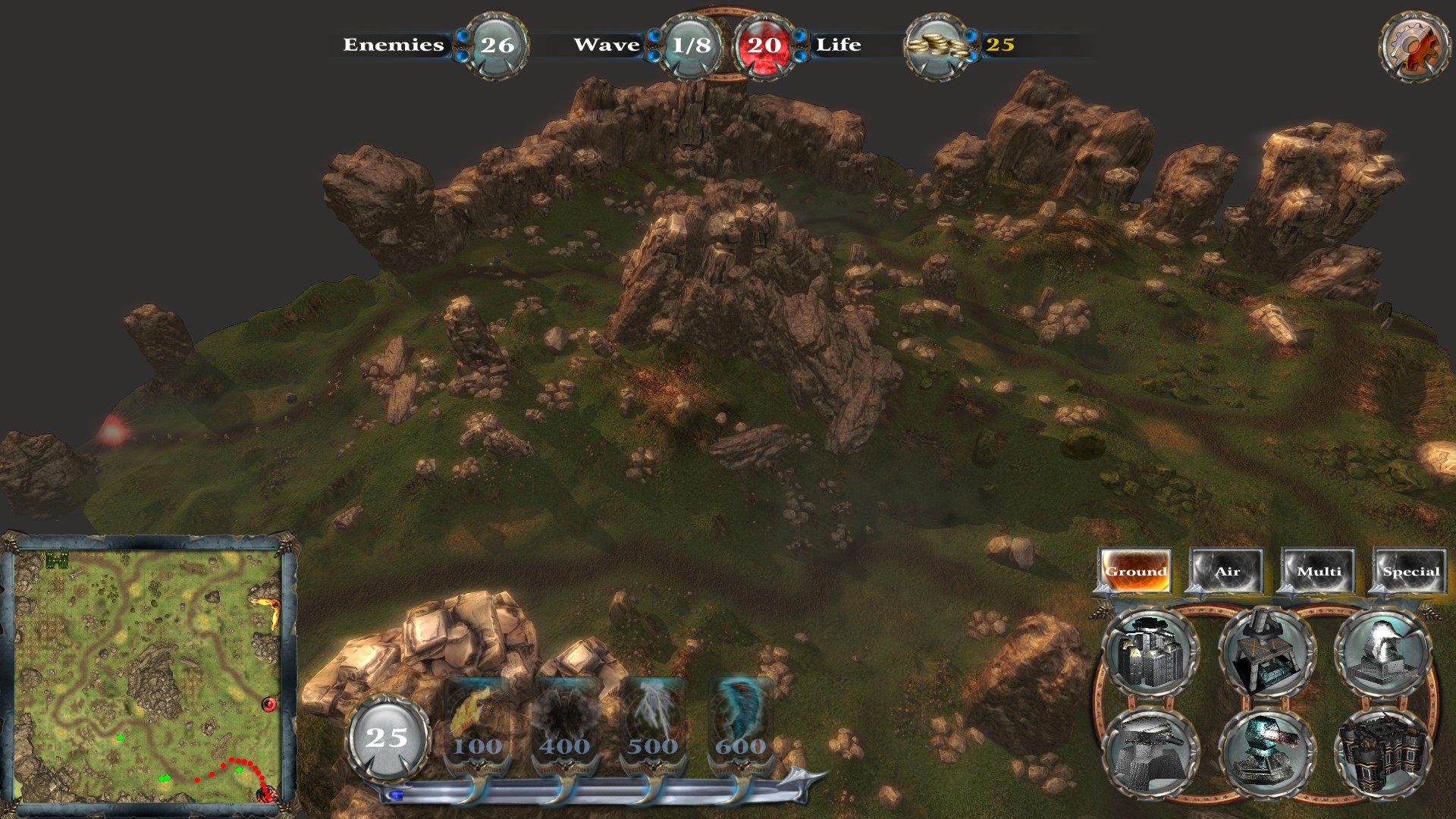Image resolution: width=1456 pixels, height=819 pixels.
Task: Switch to the Air towers tab
Action: (1226, 571)
